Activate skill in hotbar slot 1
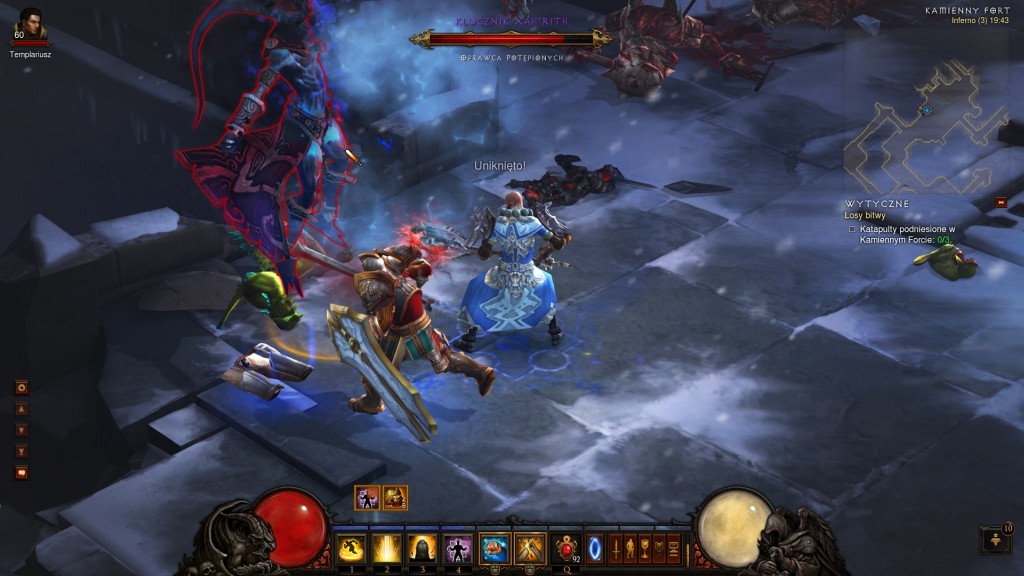The height and width of the screenshot is (576, 1024). click(350, 549)
